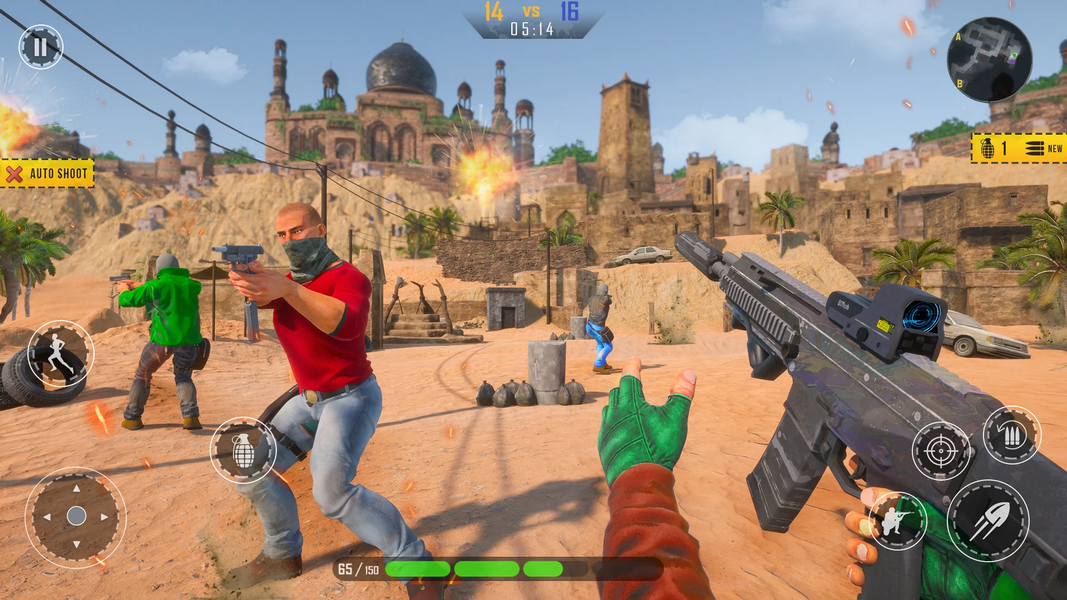
Task: Aim down sights with the crosshair button
Action: [x=941, y=450]
